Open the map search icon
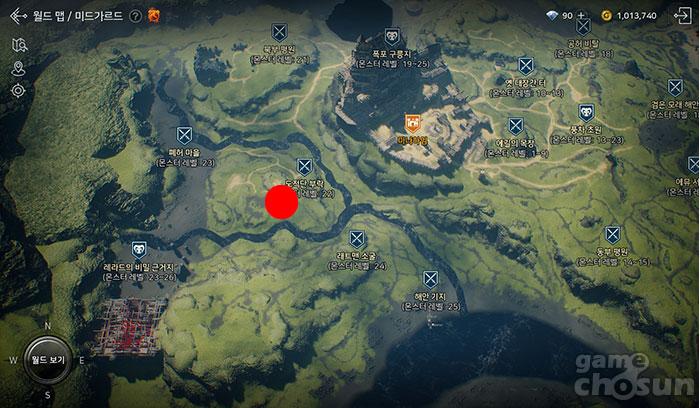Screen dimensions: 700x408 pos(19,45)
